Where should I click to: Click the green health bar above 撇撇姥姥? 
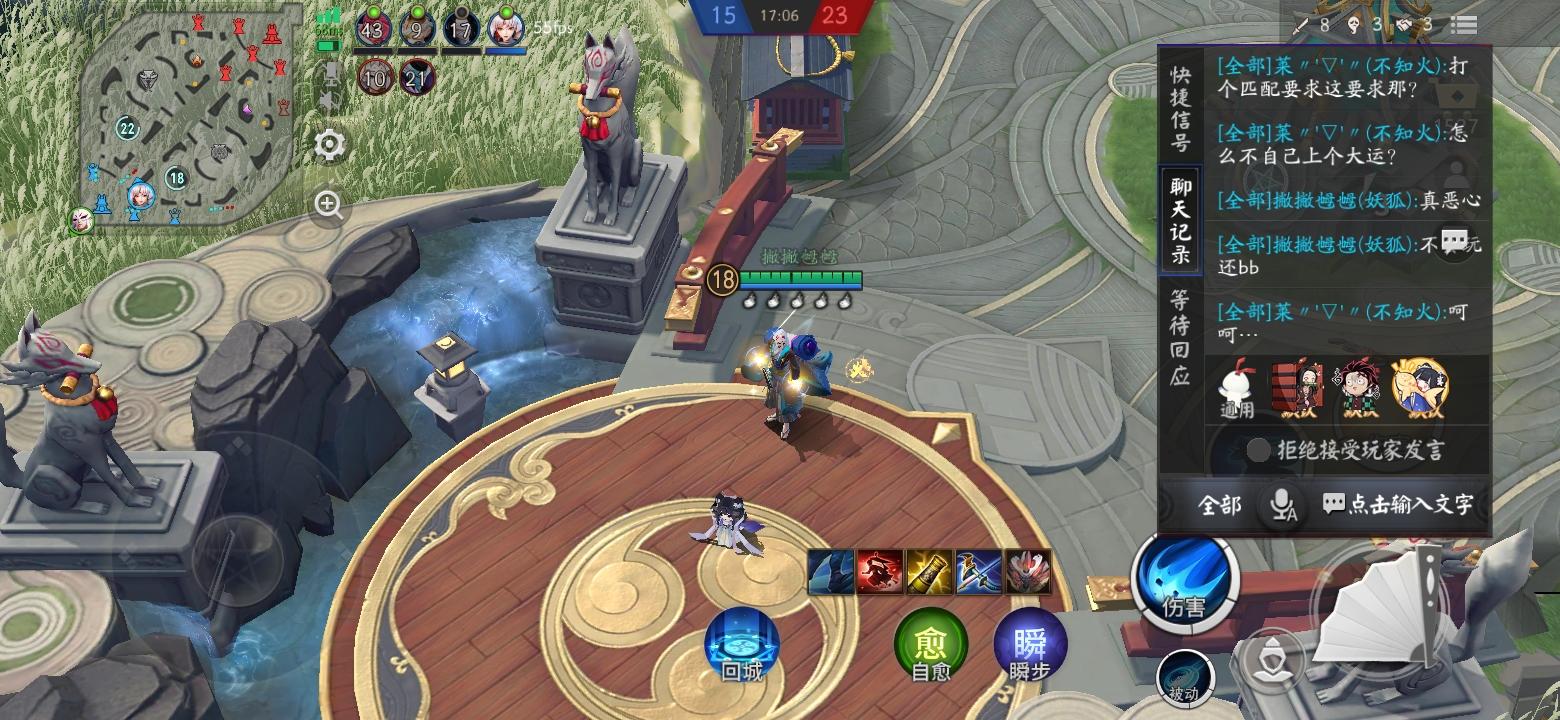800,278
